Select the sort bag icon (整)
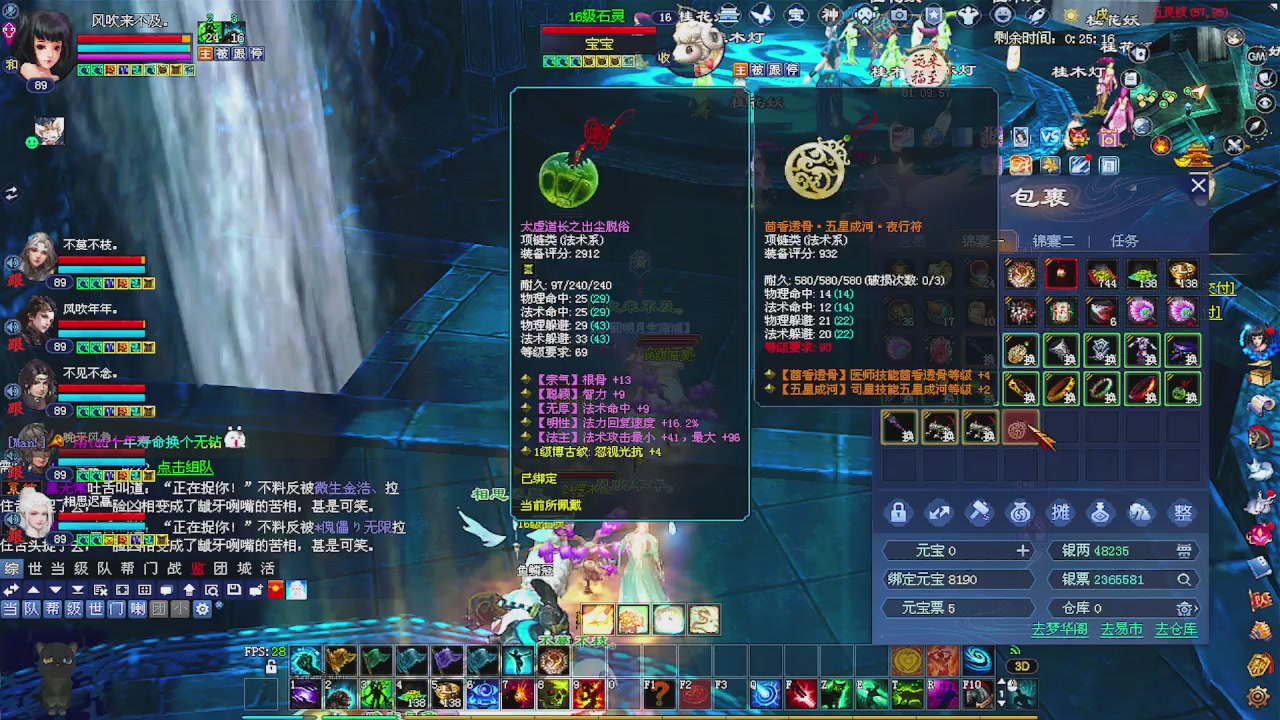This screenshot has width=1280, height=720. pos(1182,512)
